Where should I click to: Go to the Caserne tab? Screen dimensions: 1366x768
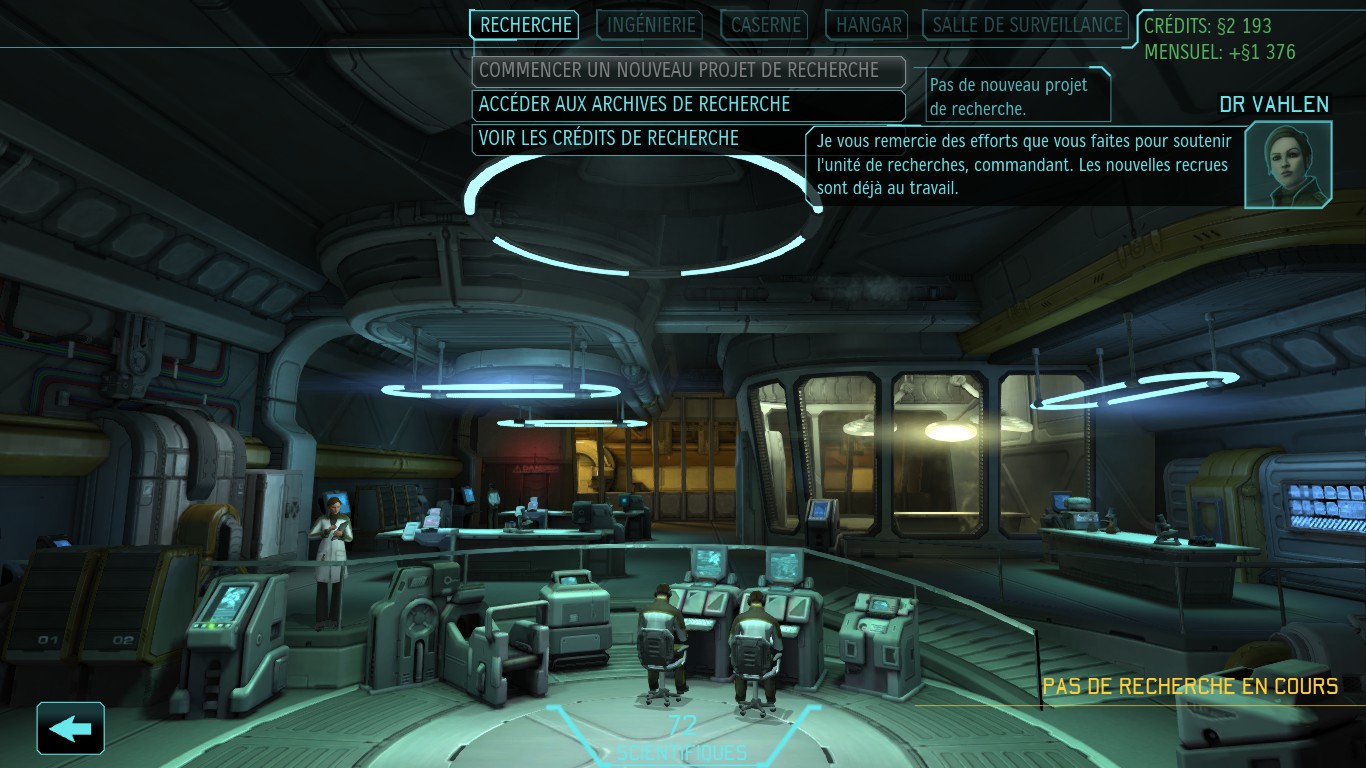(767, 25)
